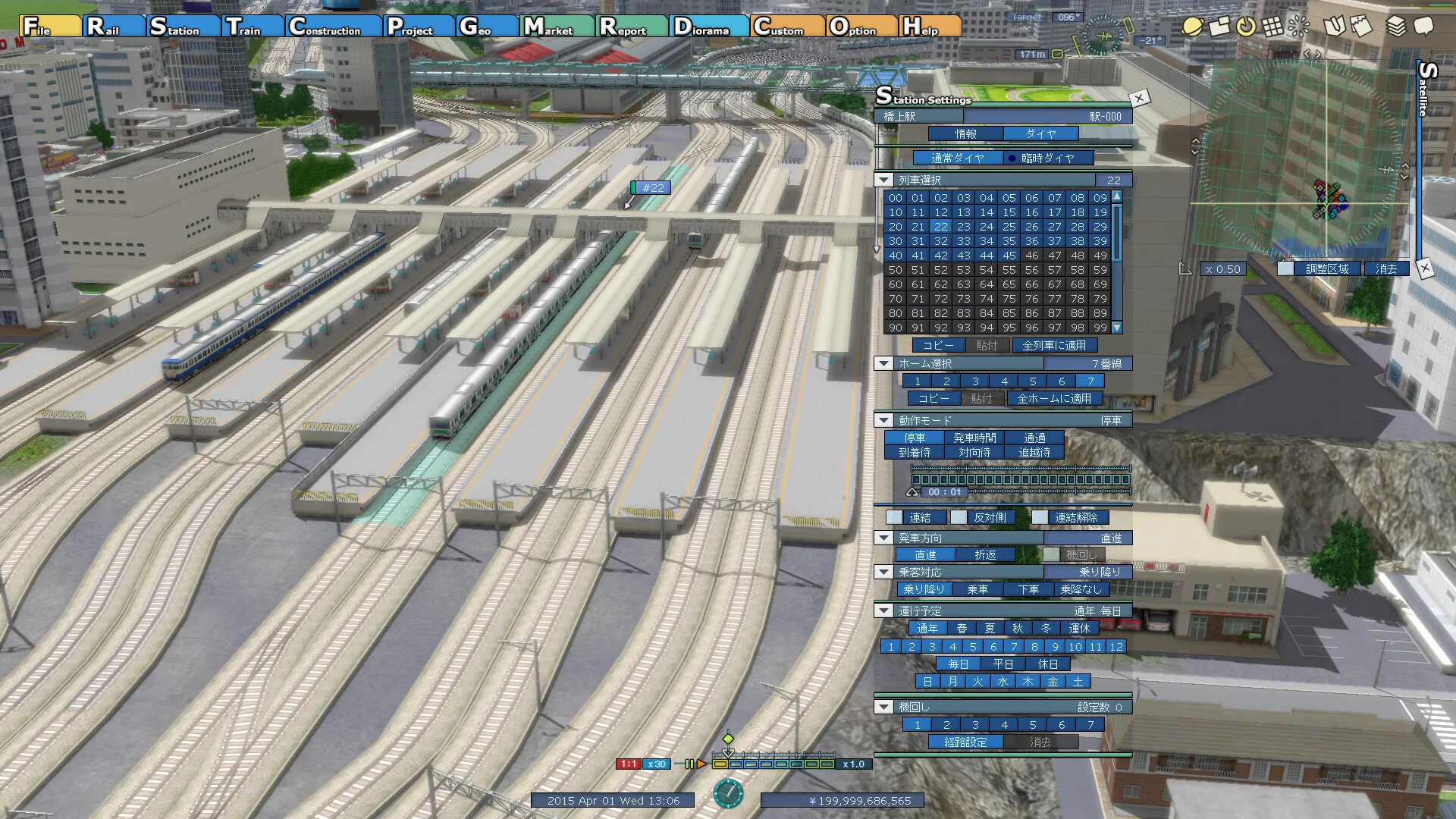This screenshot has width=1456, height=819.
Task: Select 乗降なし passenger handling
Action: click(1081, 590)
